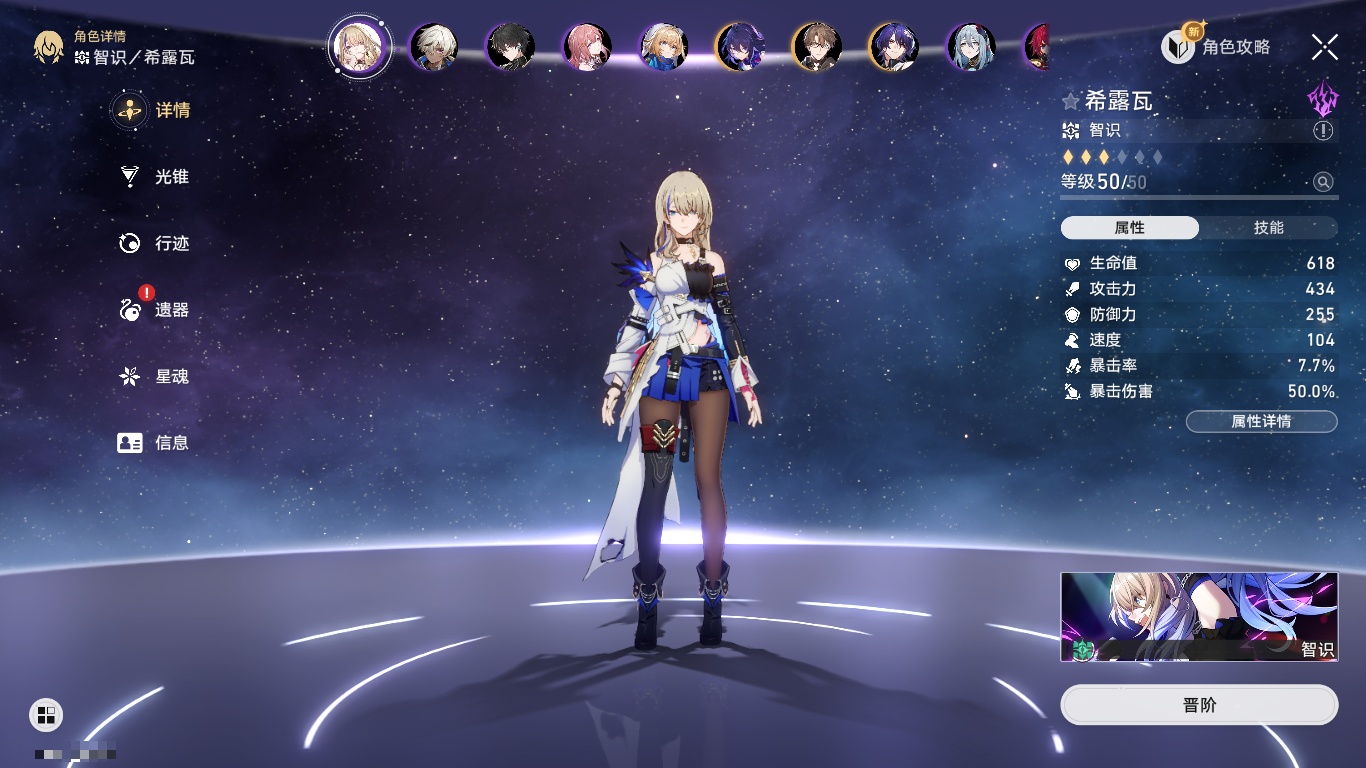Open the 行迹 traces menu
1366x768 pixels.
click(x=154, y=243)
